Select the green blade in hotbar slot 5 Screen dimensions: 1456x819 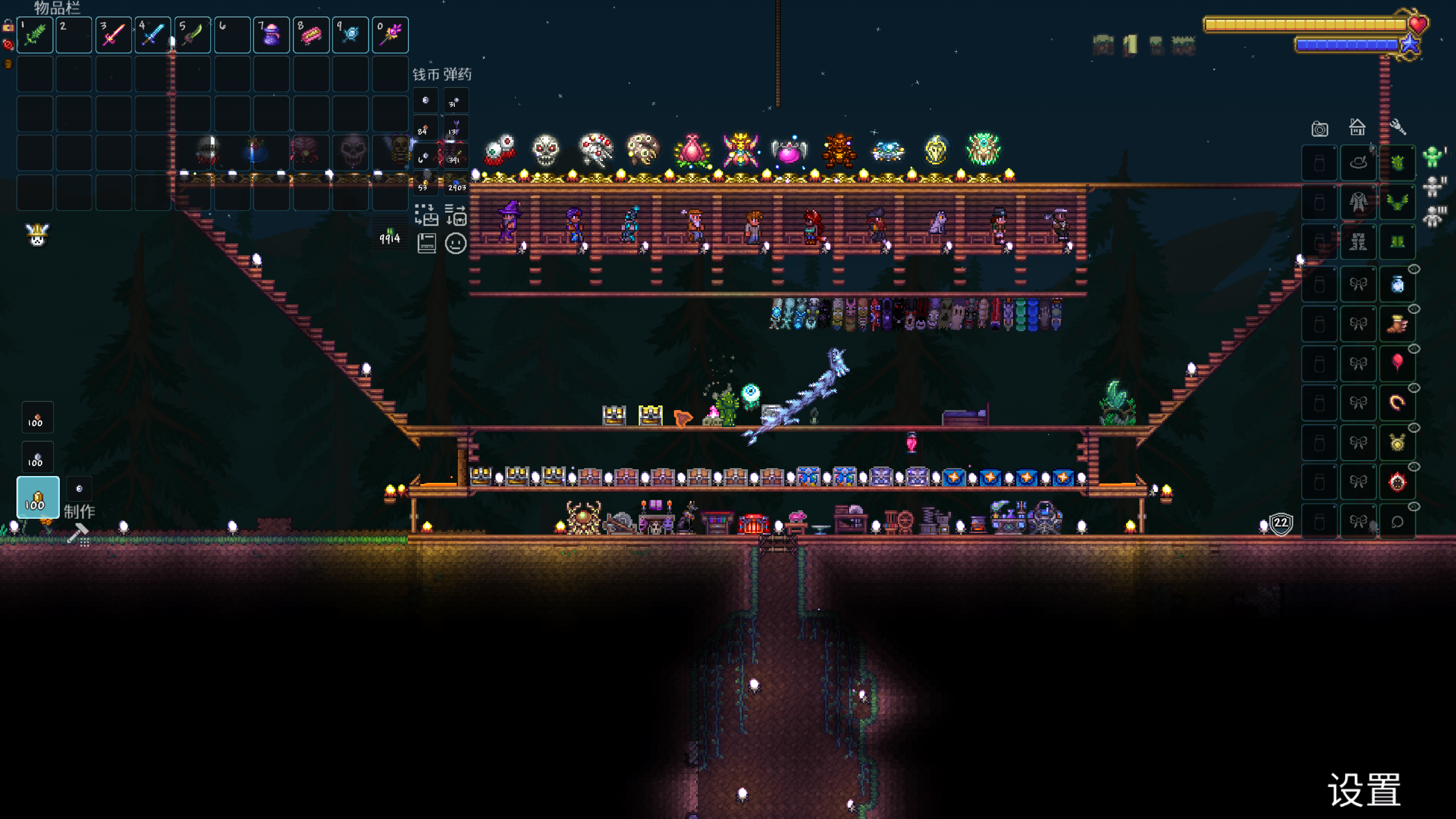point(193,35)
